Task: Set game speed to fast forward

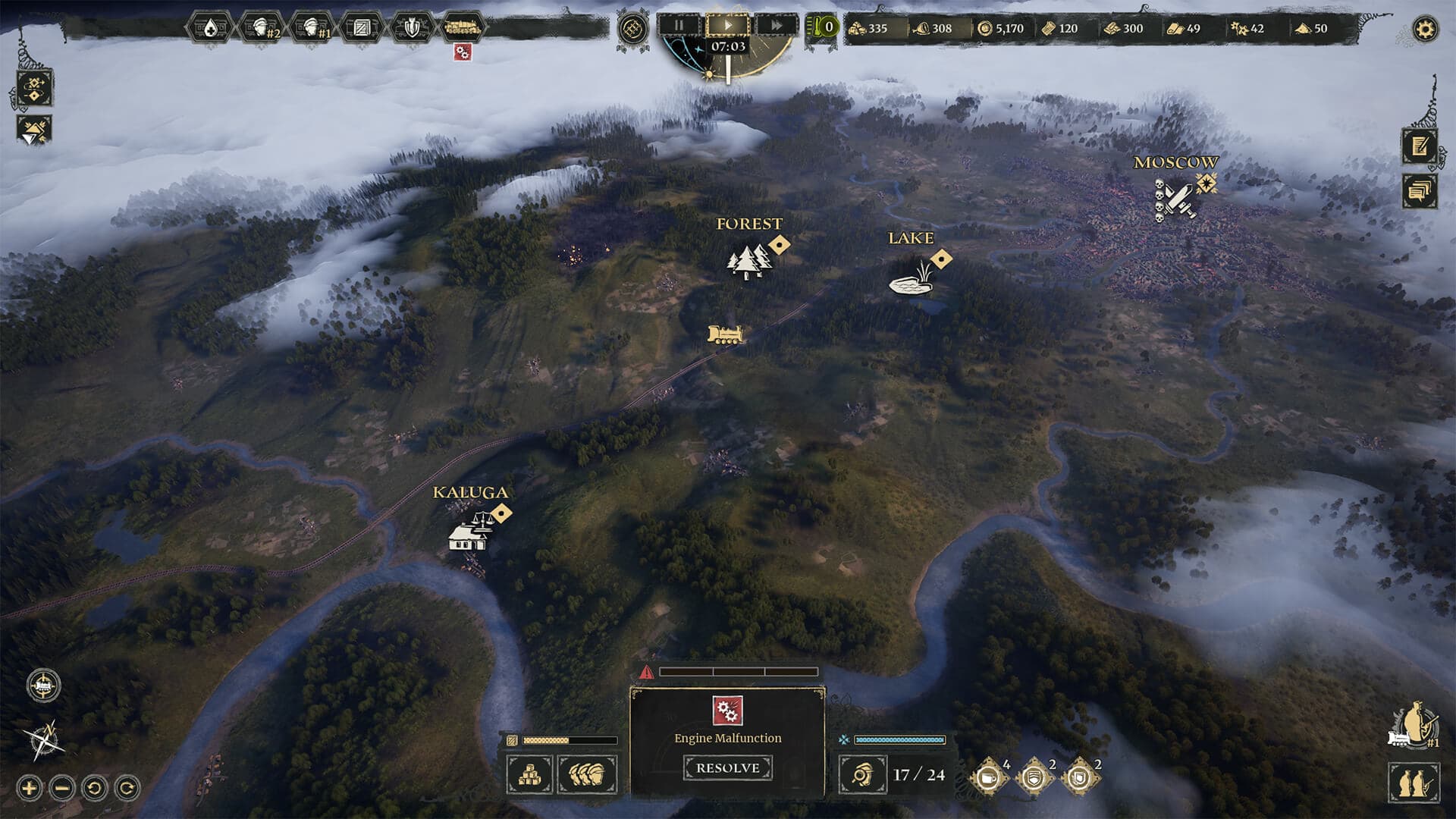Action: click(x=776, y=25)
